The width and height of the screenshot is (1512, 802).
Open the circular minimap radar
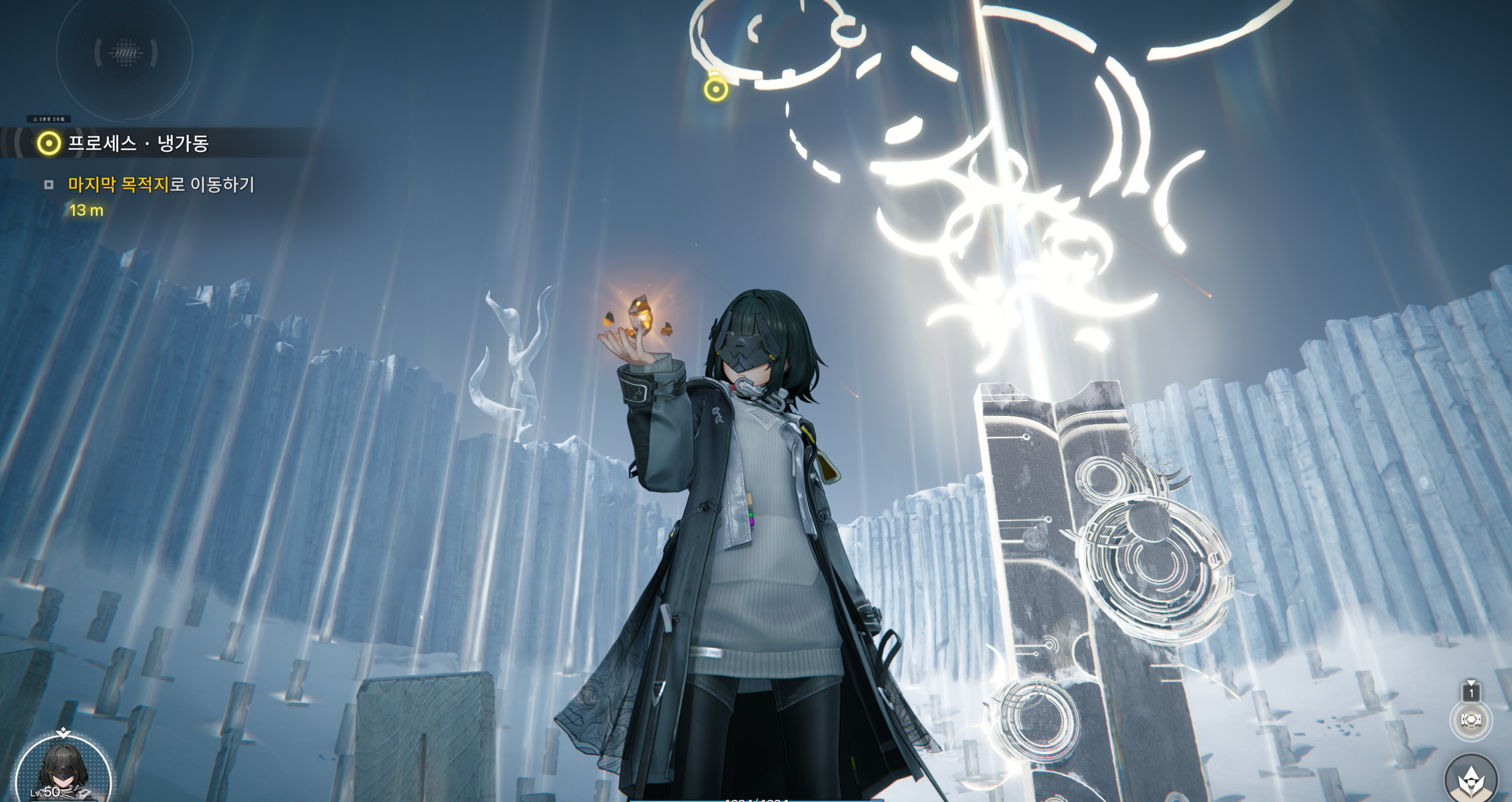pos(125,53)
